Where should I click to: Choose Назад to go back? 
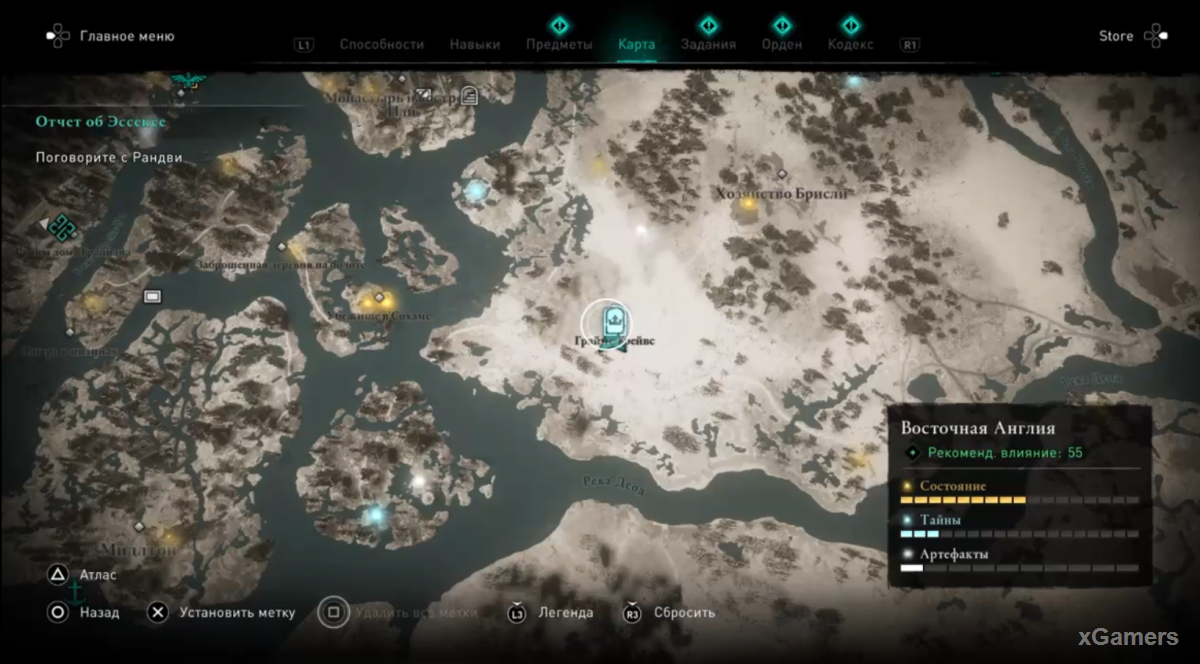(99, 612)
